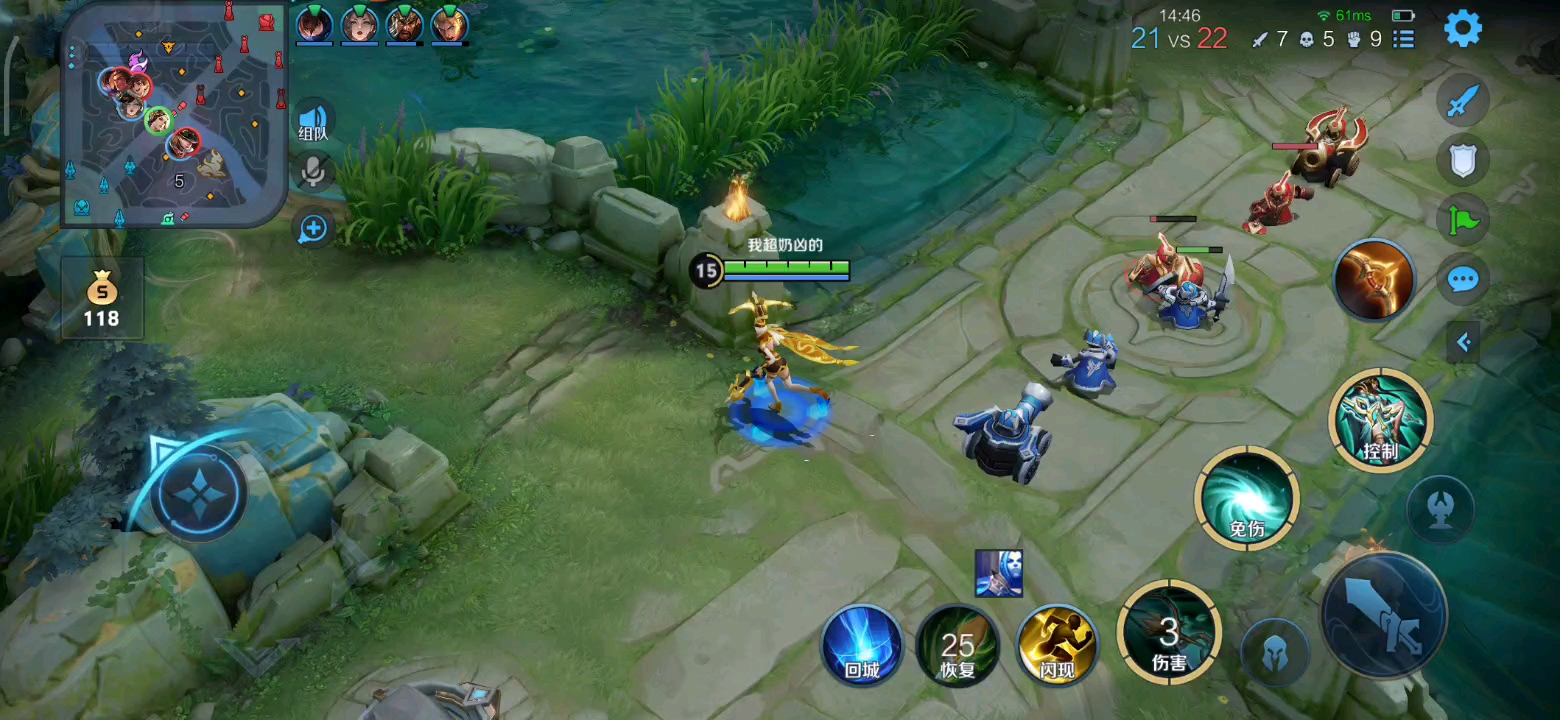The height and width of the screenshot is (720, 1560).
Task: Open the scoreboard list icon
Action: 1404,39
